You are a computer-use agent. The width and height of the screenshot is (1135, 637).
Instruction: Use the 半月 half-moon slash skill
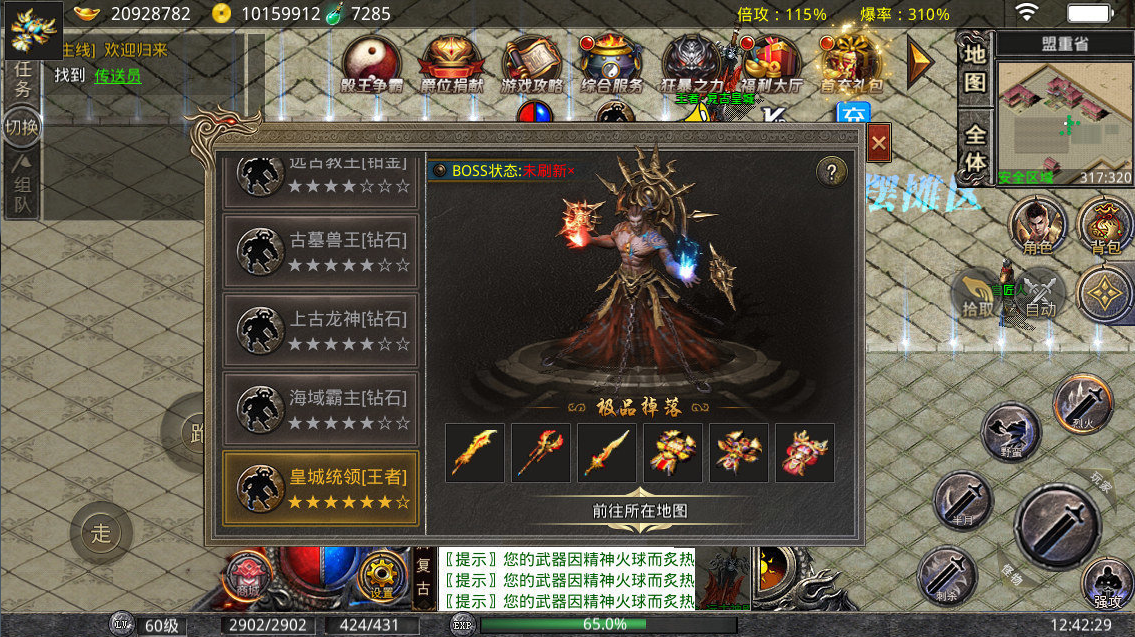tap(962, 499)
